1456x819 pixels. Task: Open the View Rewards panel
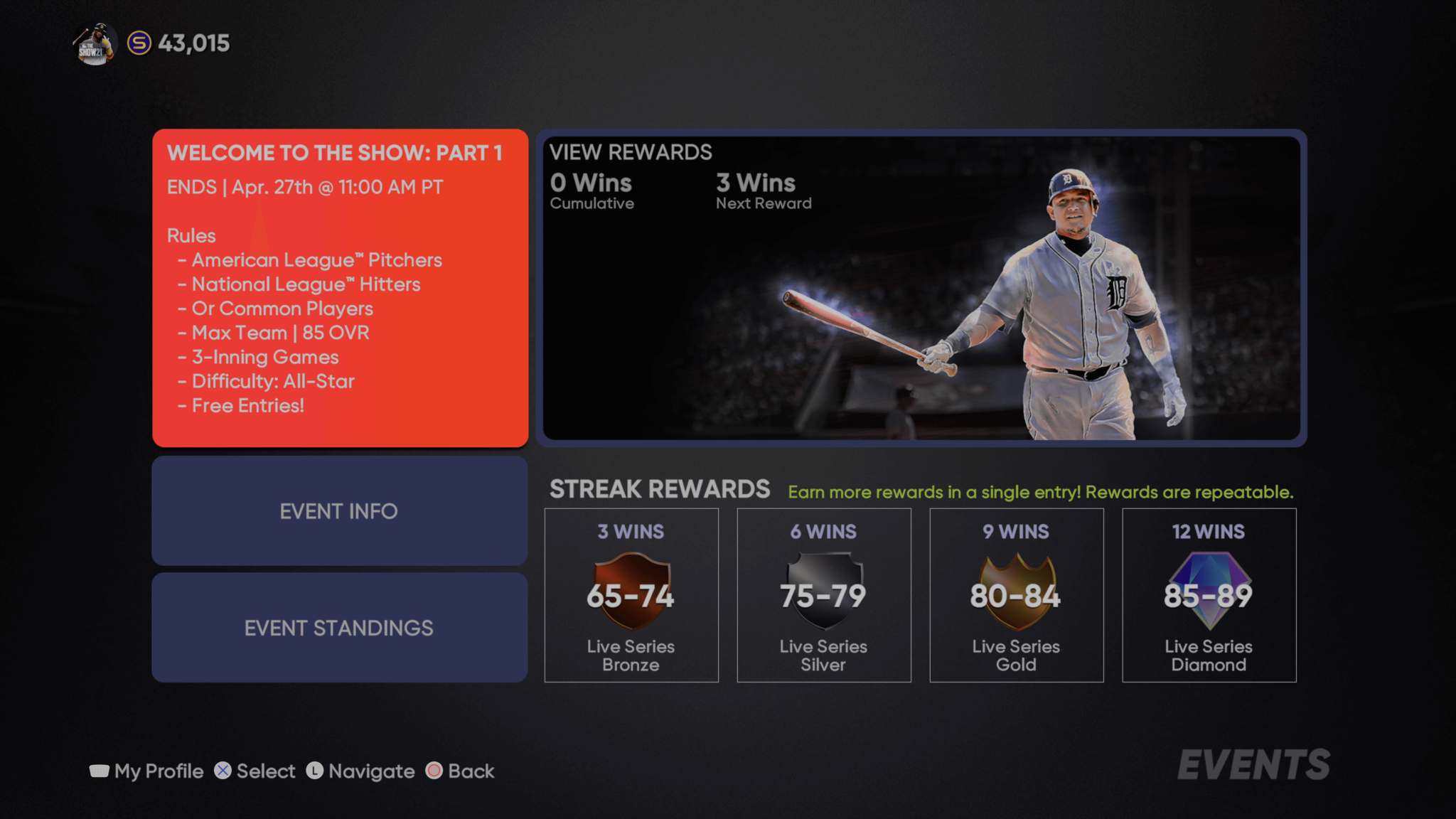(x=921, y=288)
